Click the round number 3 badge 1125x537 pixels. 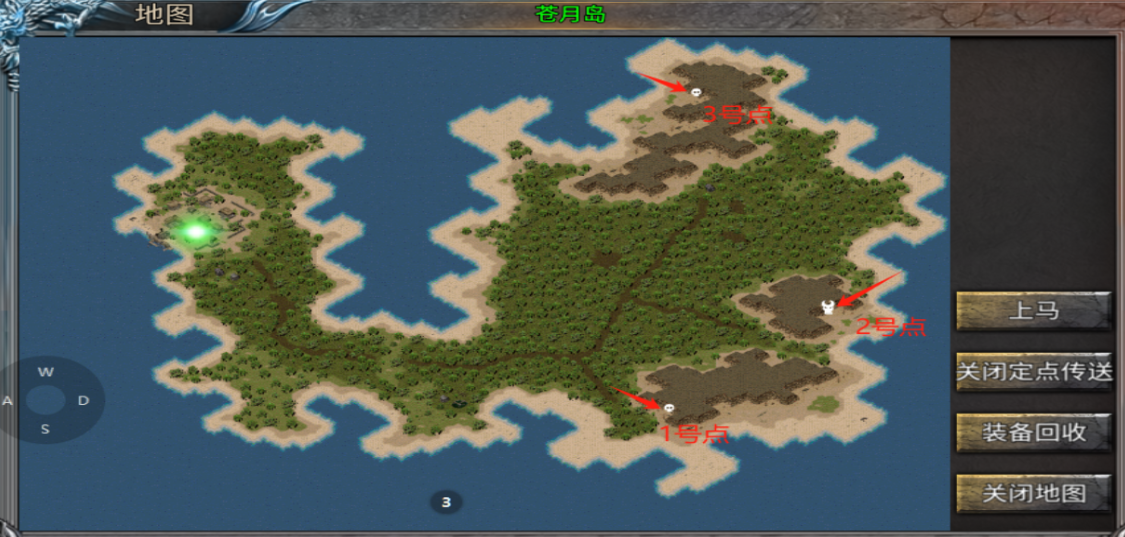pos(446,502)
